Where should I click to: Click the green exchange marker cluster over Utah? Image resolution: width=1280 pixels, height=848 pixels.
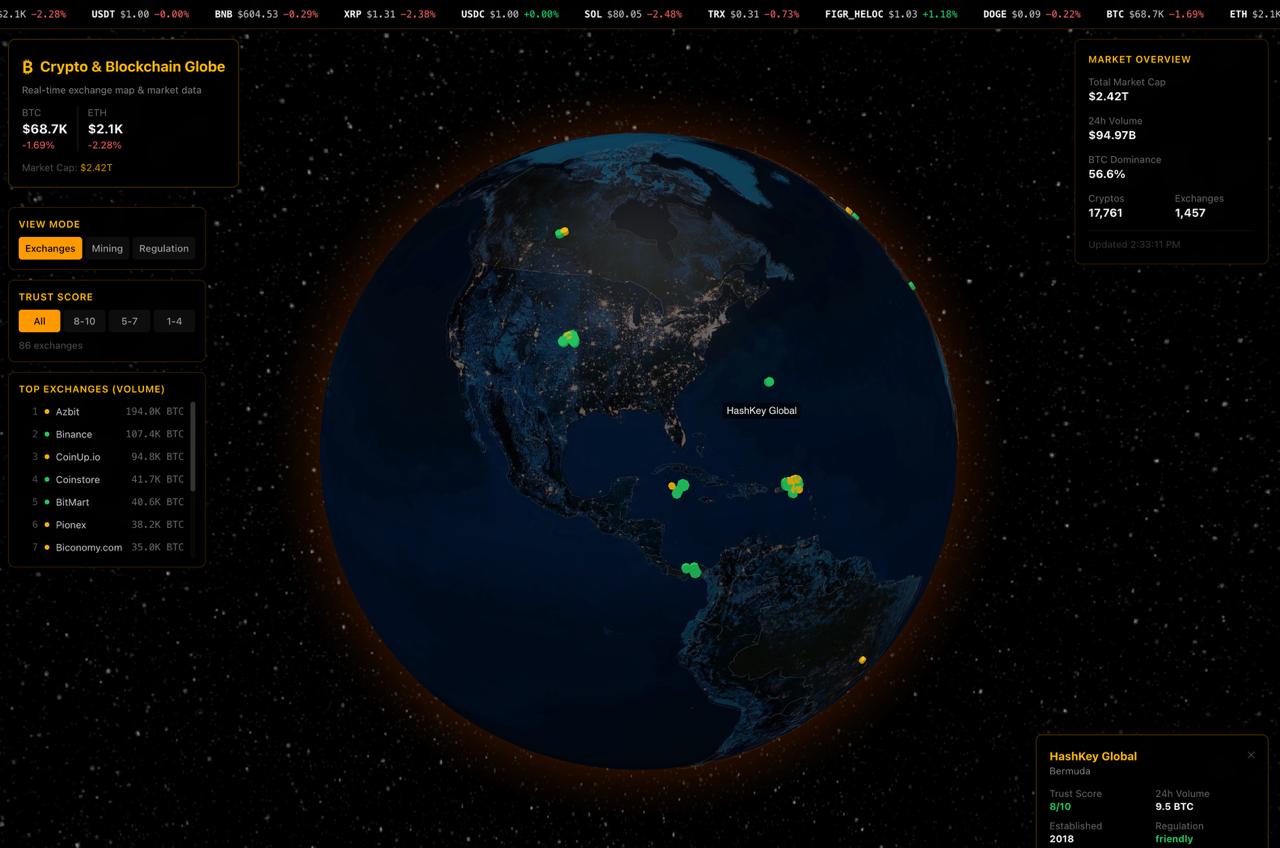click(570, 338)
